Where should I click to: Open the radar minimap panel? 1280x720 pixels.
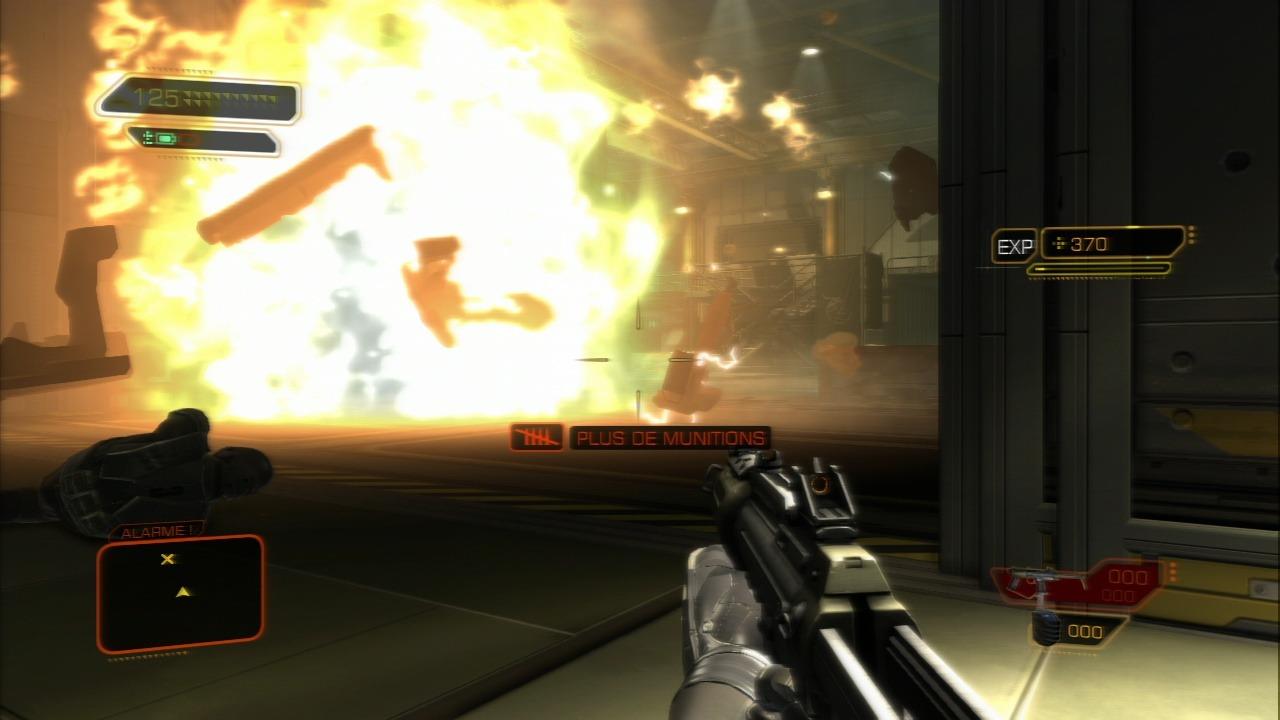coord(180,593)
